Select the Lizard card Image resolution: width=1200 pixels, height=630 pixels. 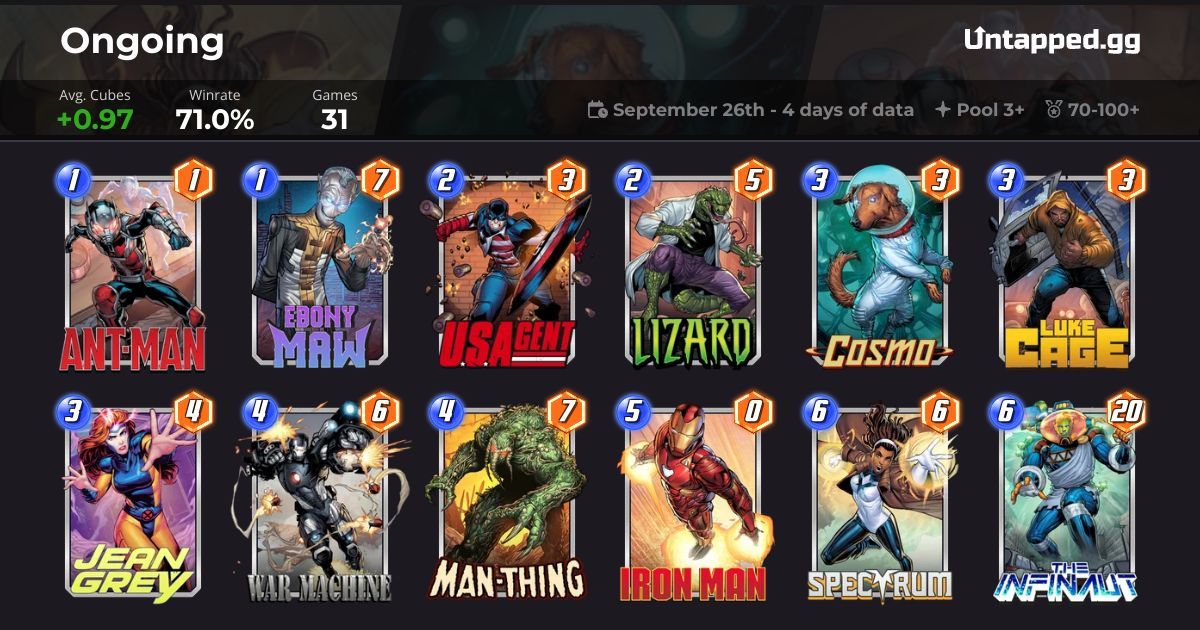pos(693,272)
